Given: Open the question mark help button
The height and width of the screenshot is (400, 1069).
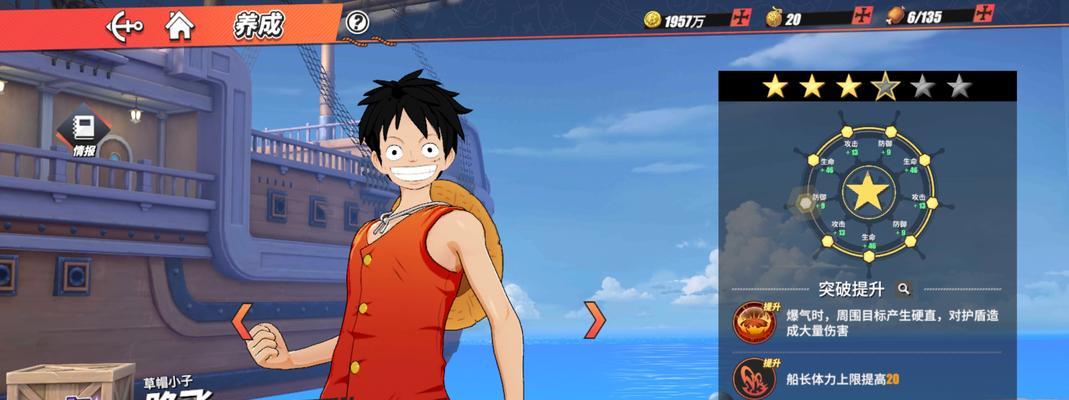Looking at the screenshot, I should pos(357,22).
